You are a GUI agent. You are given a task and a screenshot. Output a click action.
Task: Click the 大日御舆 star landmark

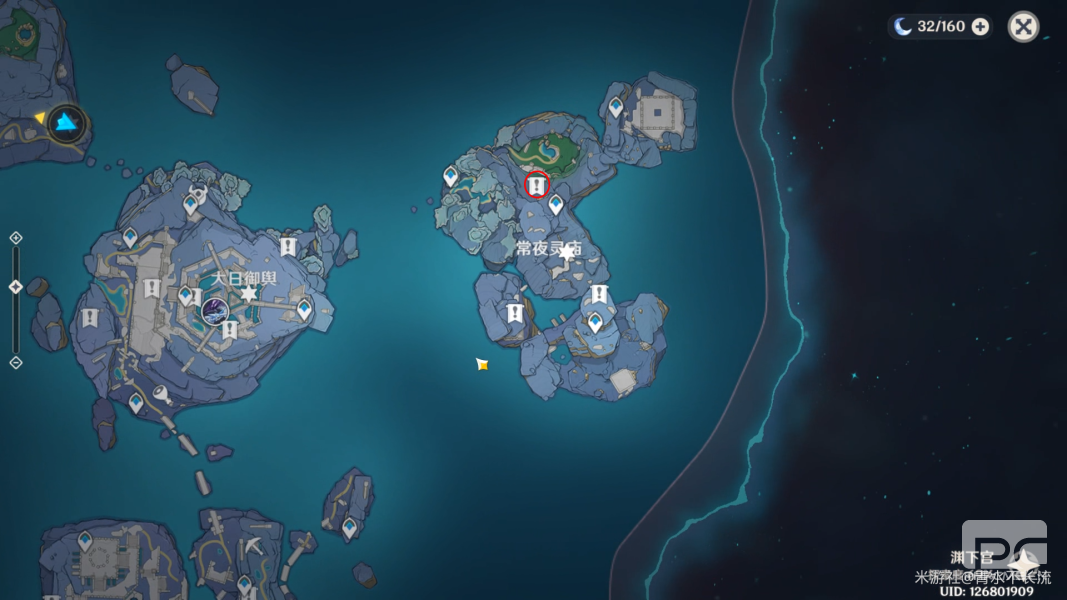coord(248,294)
